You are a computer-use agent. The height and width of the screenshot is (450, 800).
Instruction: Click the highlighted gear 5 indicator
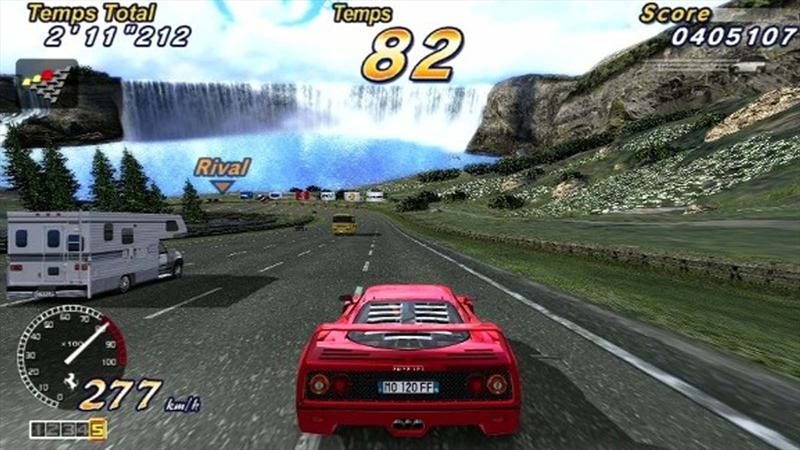(97, 430)
